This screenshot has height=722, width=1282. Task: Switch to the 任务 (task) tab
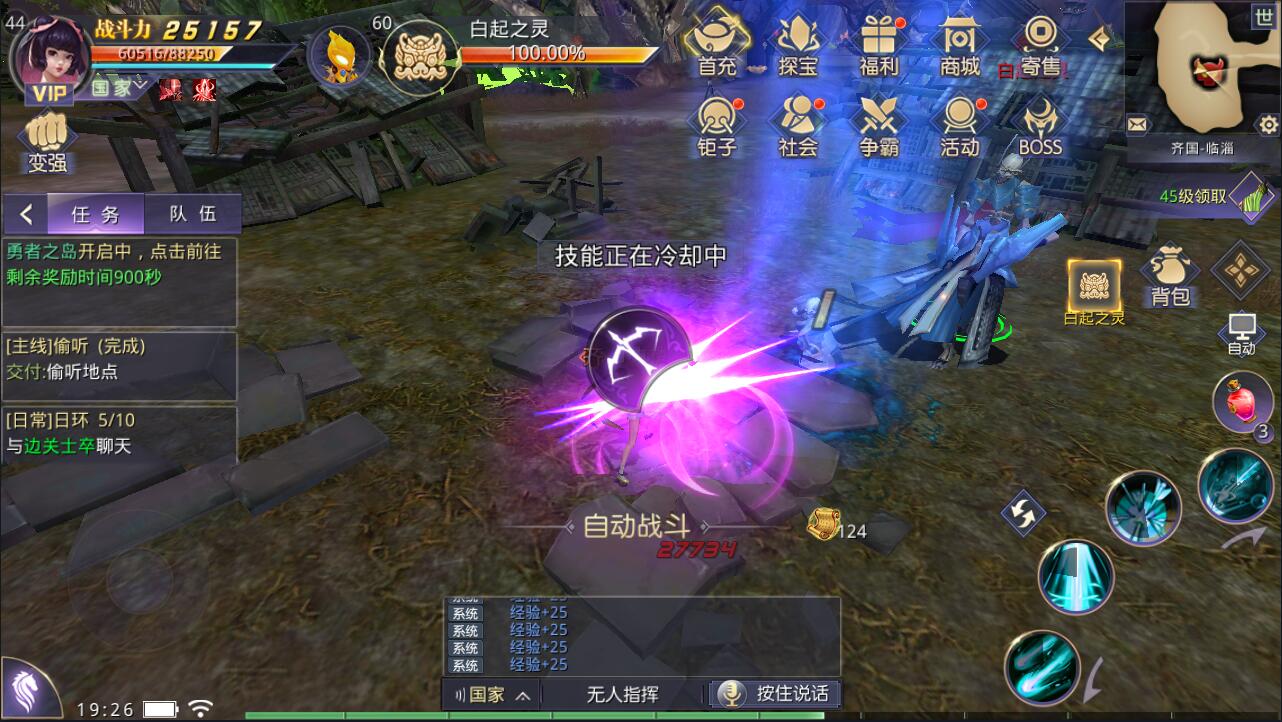(96, 212)
